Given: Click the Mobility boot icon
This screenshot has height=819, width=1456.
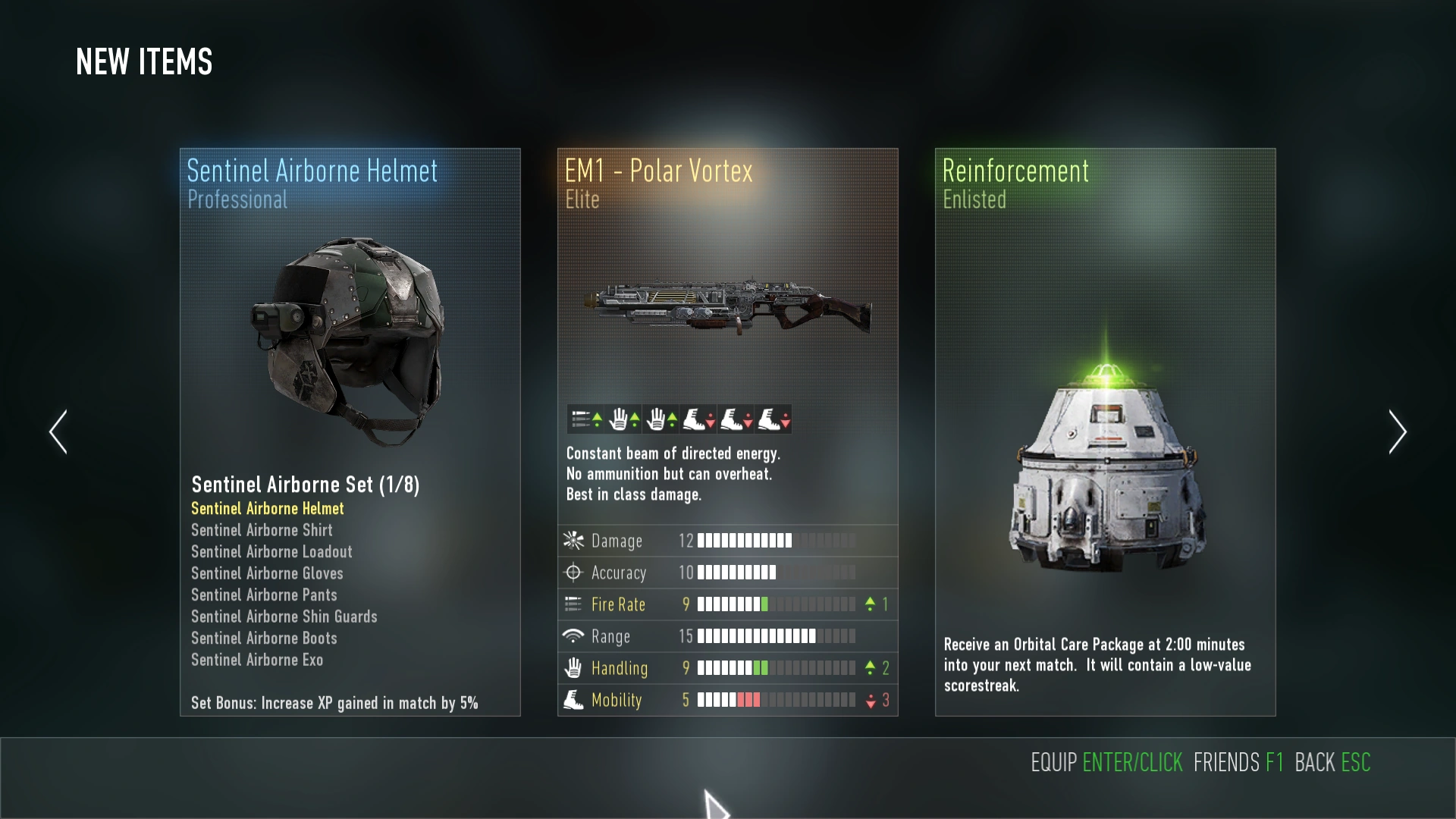Looking at the screenshot, I should 574,700.
